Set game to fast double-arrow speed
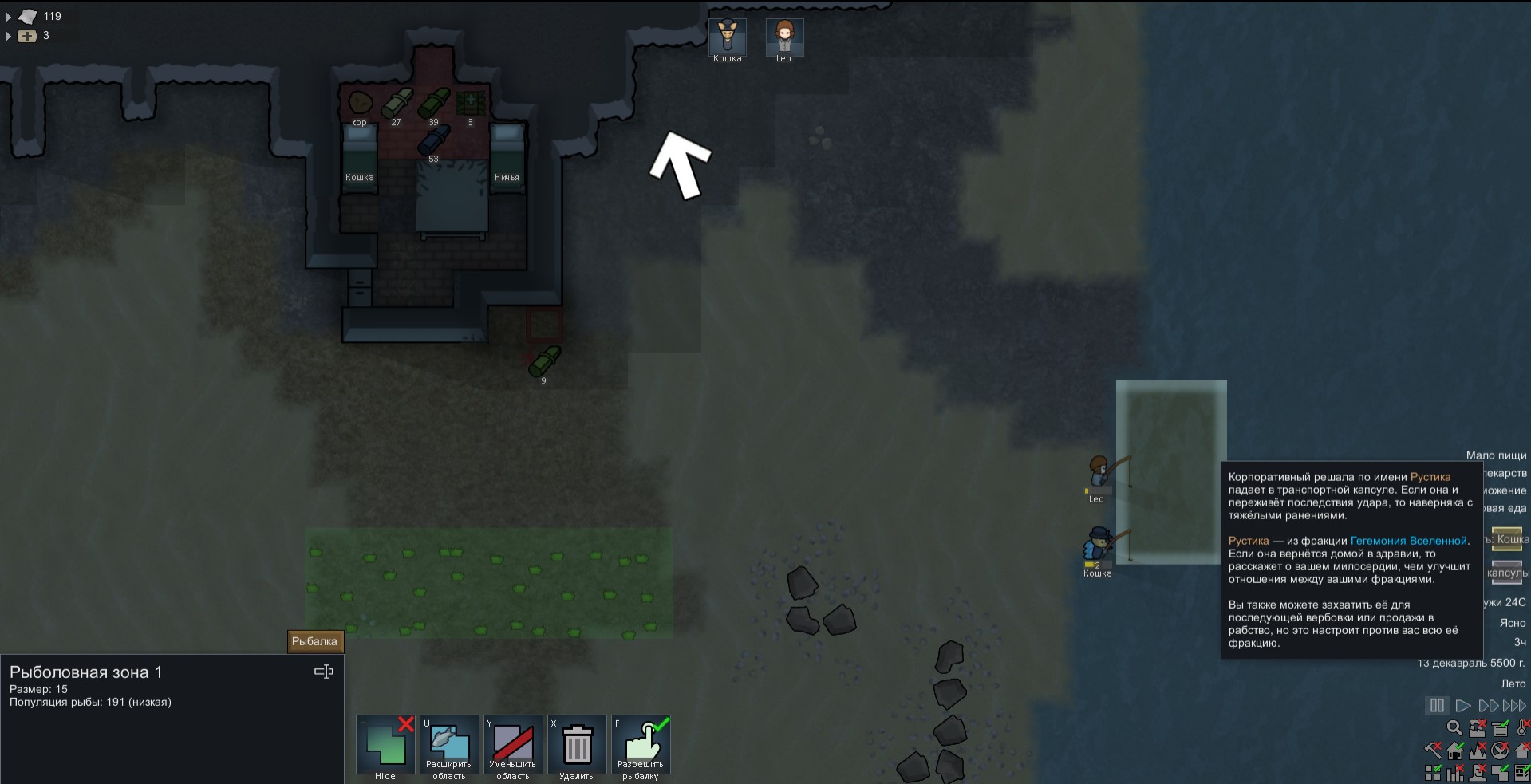Viewport: 1531px width, 784px height. point(1488,706)
